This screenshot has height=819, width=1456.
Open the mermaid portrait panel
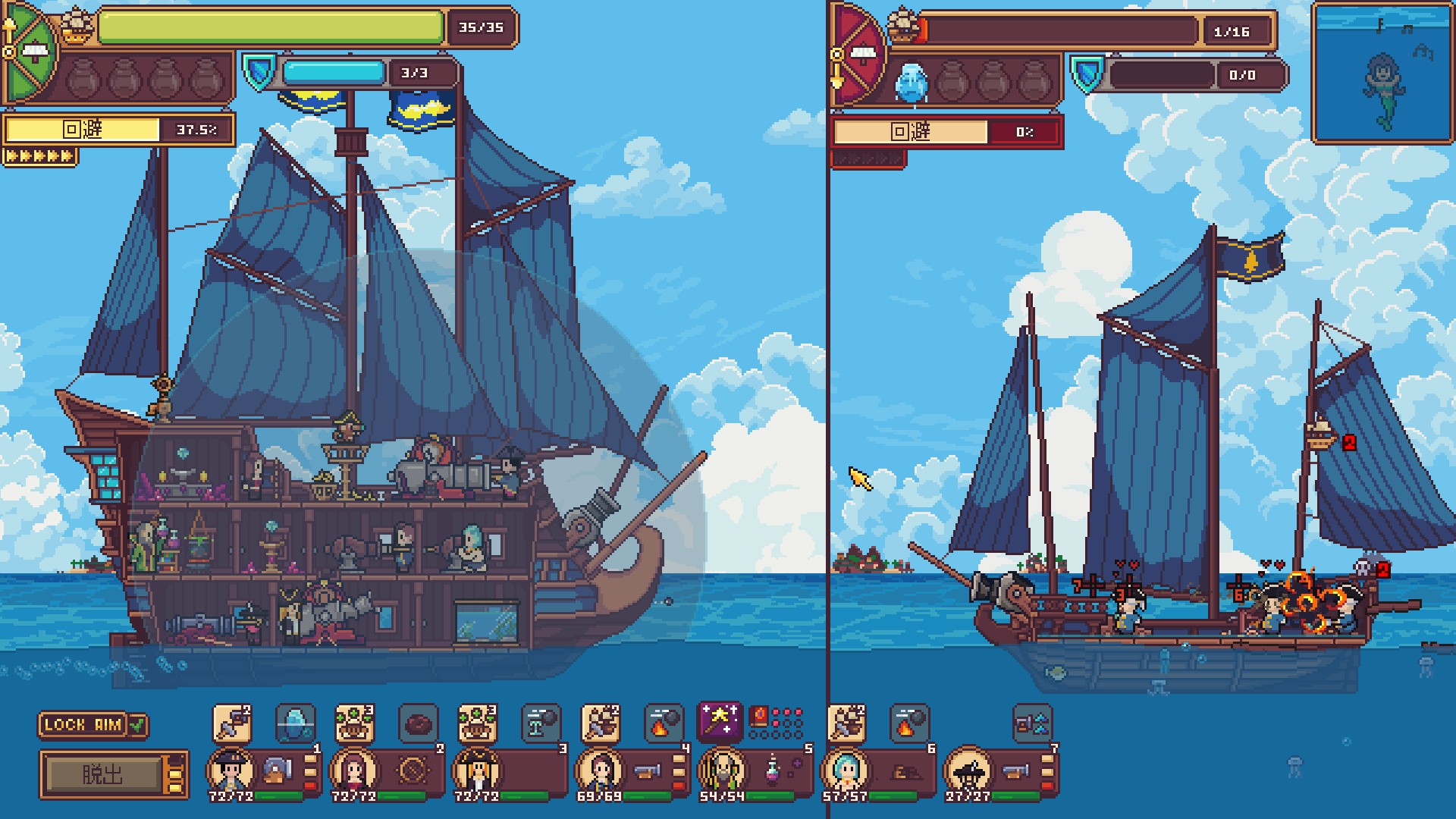point(1383,74)
